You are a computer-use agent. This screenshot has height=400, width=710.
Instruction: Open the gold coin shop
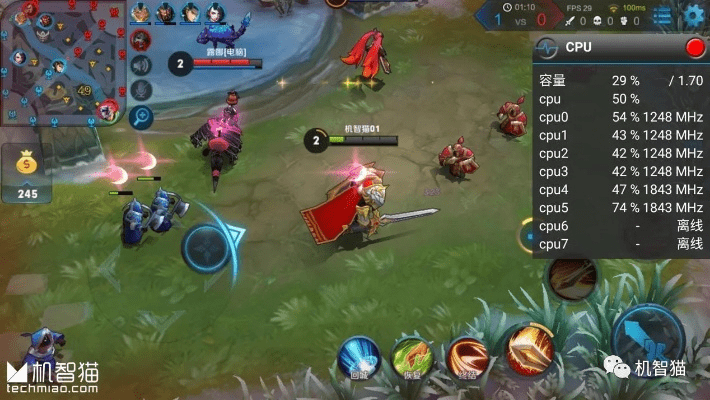pos(27,172)
